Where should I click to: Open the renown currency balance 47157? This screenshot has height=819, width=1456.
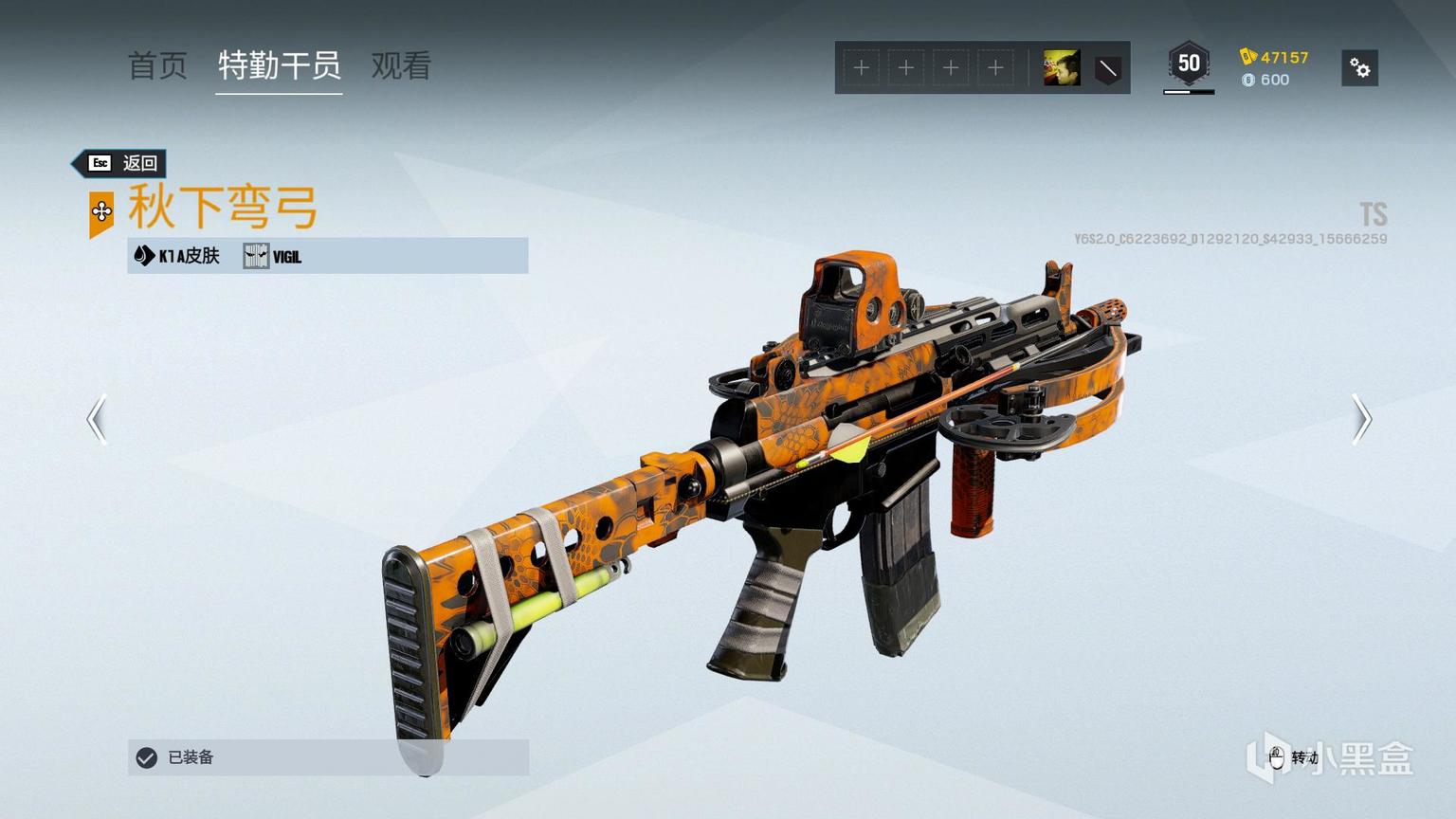pyautogui.click(x=1275, y=57)
